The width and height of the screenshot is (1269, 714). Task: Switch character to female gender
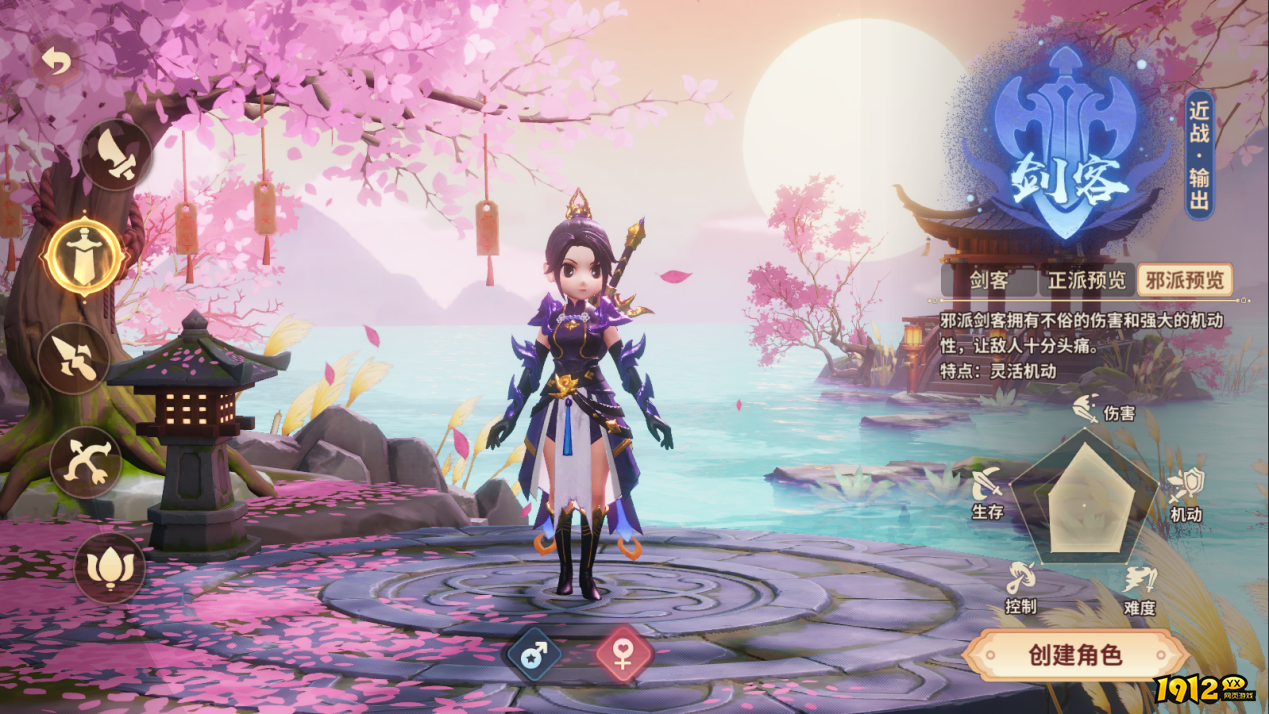pos(623,656)
